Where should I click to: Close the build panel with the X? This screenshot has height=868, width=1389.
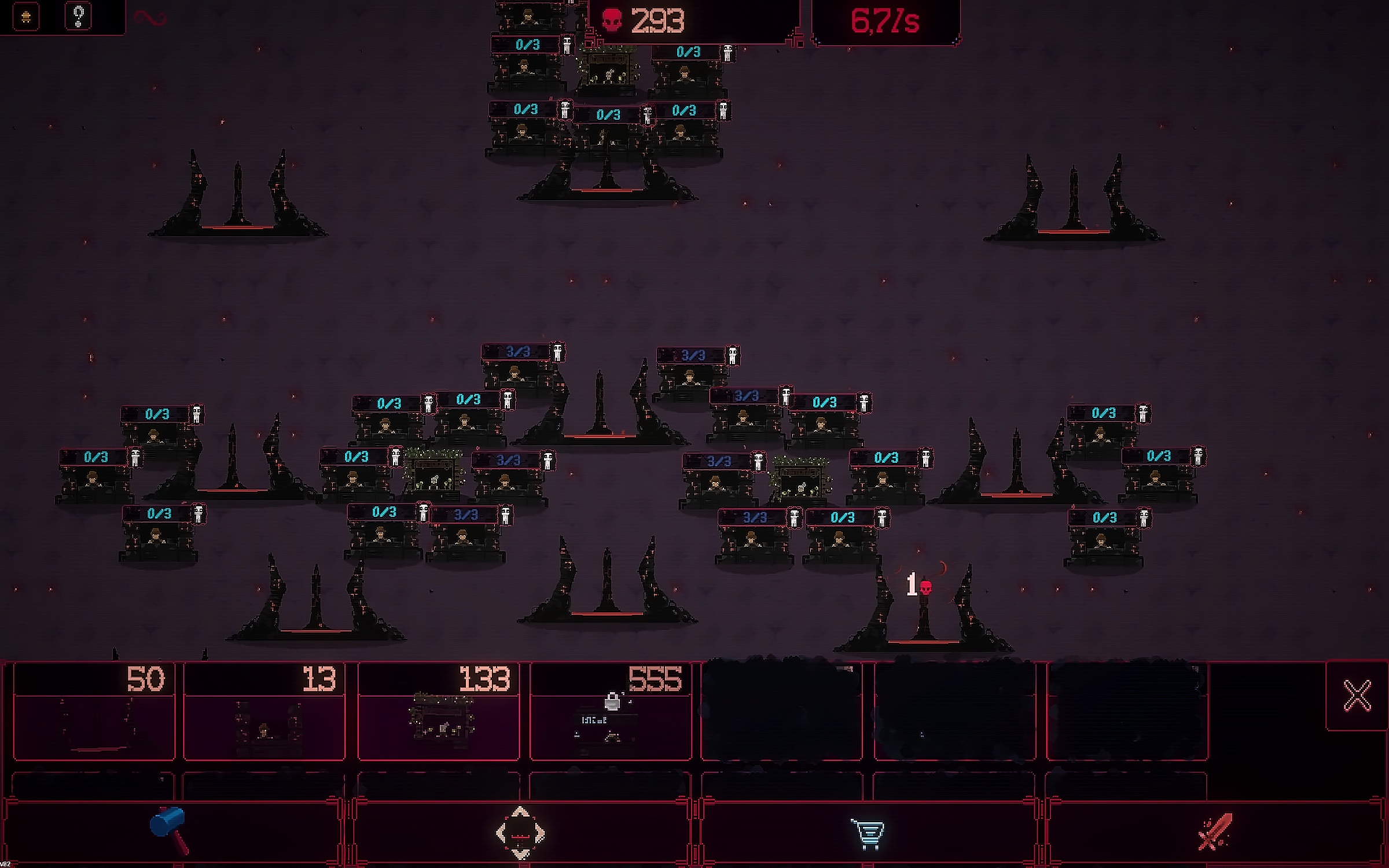coord(1357,696)
